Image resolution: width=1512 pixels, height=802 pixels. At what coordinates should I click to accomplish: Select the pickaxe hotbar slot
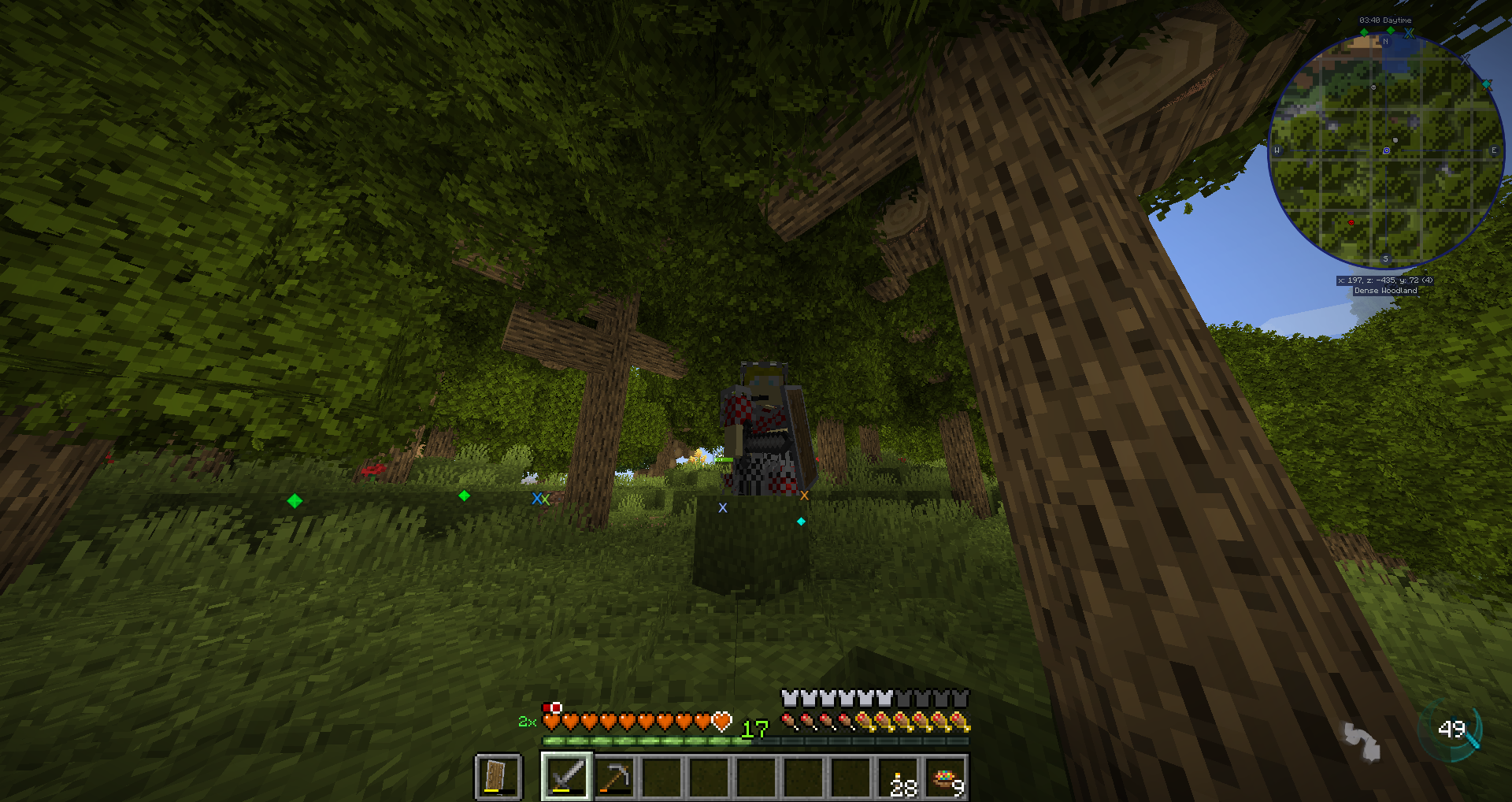(x=615, y=776)
